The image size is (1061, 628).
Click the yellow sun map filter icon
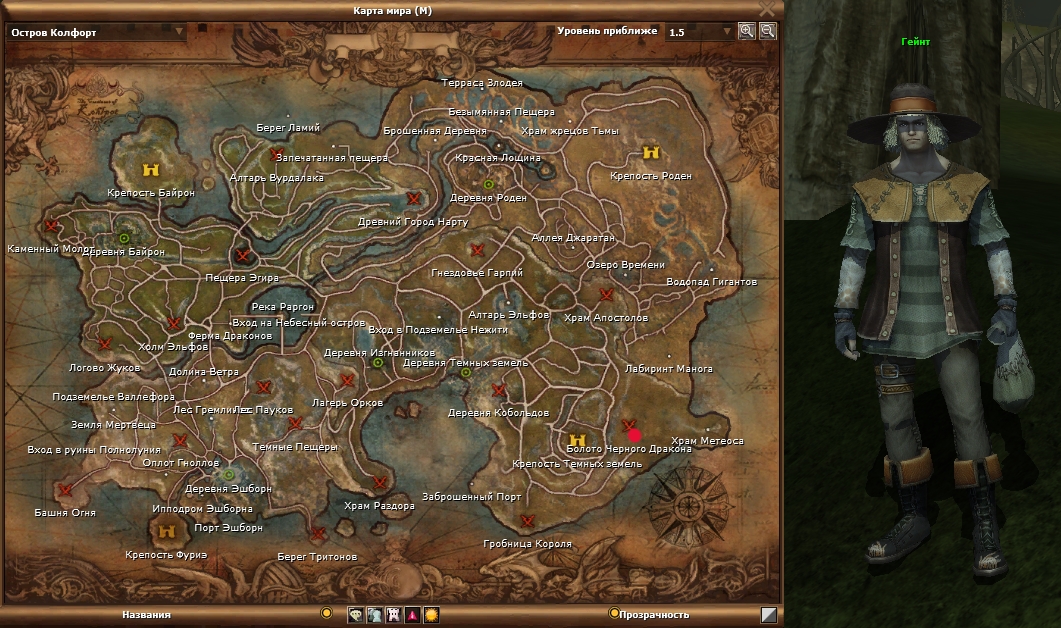click(431, 615)
